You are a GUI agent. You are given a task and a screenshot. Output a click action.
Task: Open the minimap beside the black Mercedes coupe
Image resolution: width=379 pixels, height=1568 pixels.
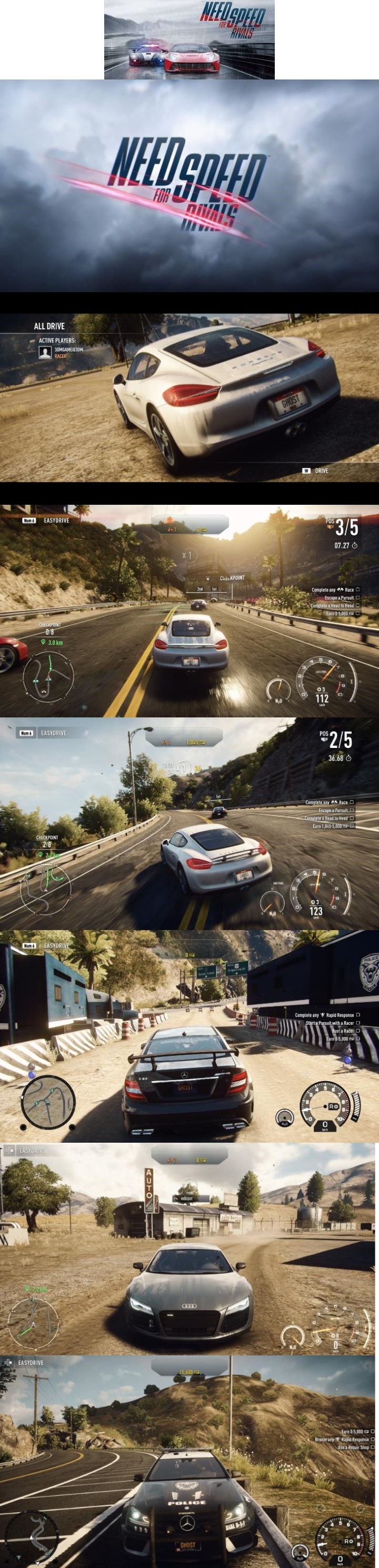[48, 1101]
